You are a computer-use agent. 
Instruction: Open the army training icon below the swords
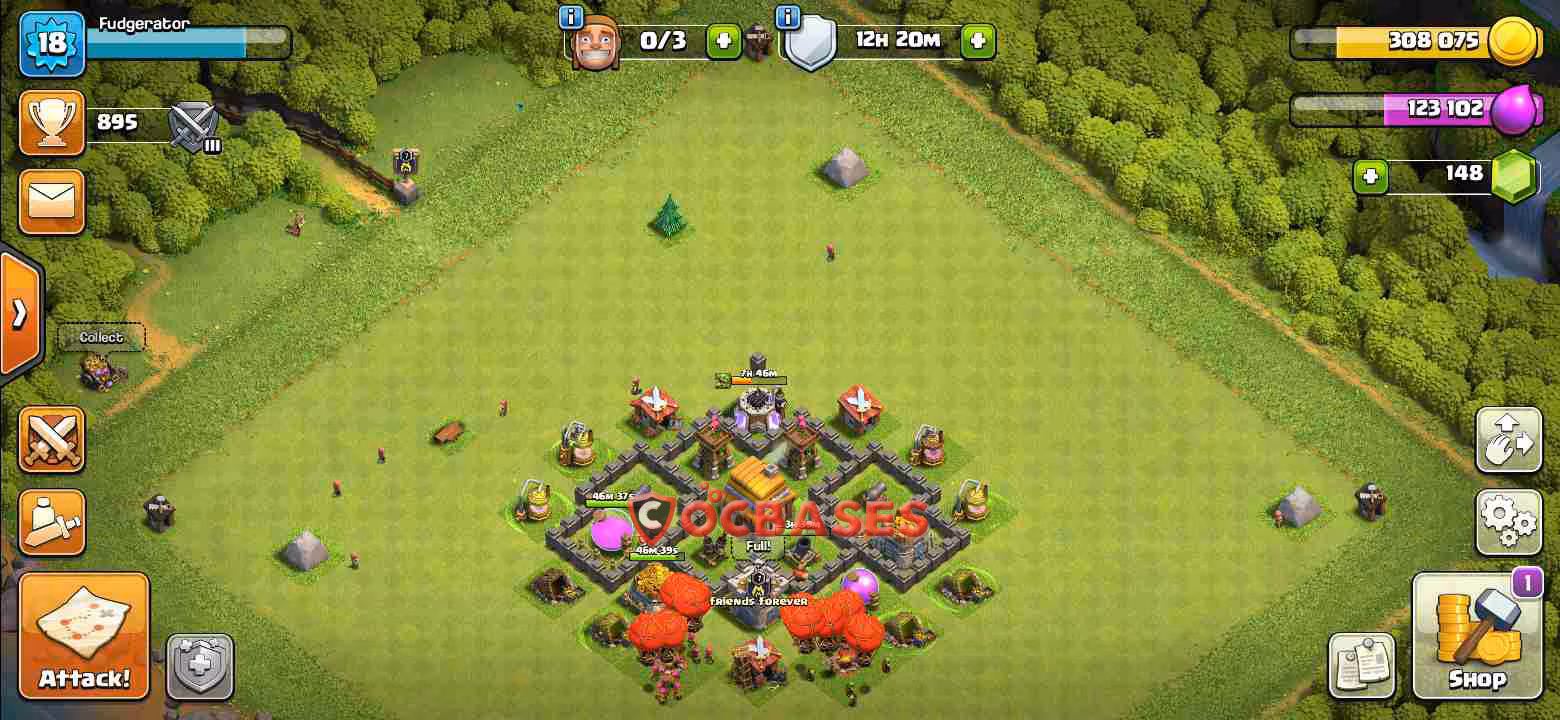tap(52, 521)
